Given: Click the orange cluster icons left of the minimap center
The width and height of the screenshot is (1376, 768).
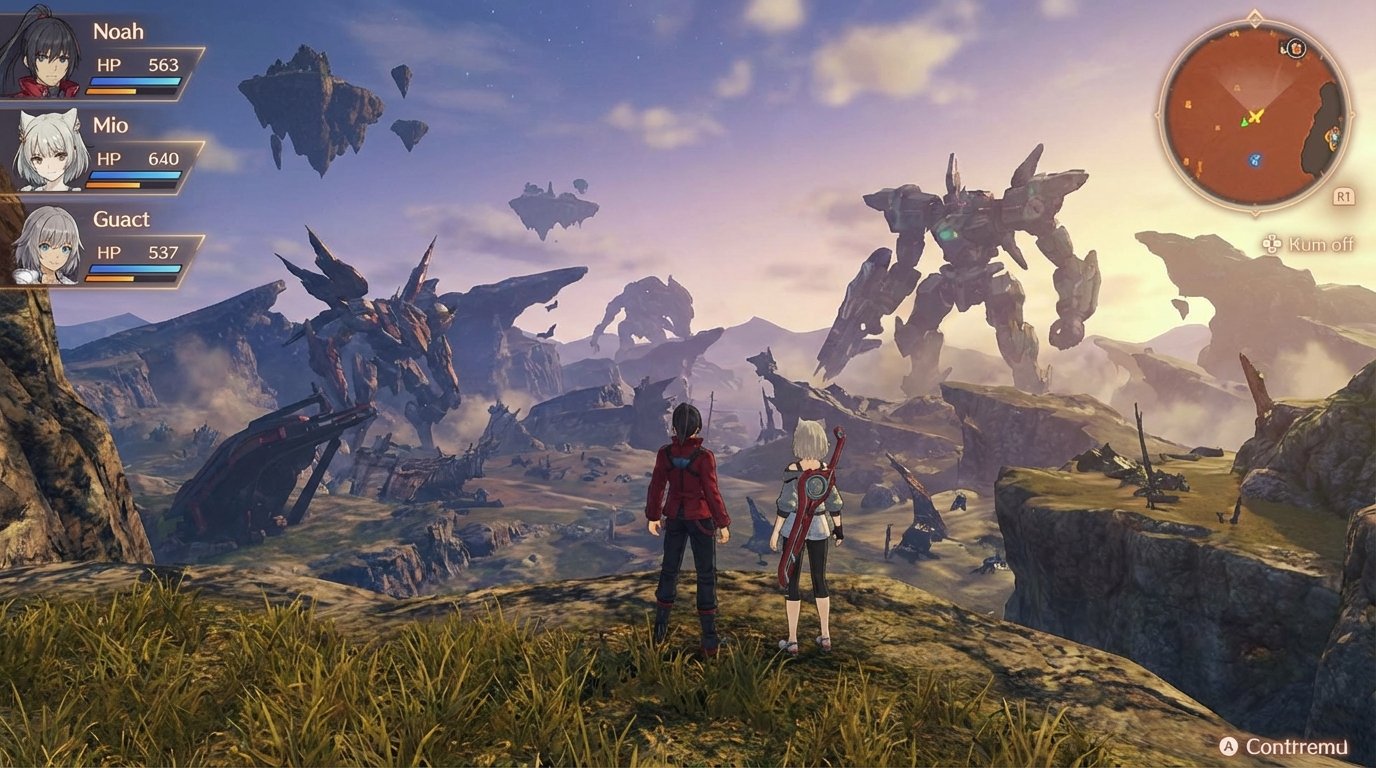Looking at the screenshot, I should [x=1186, y=104].
